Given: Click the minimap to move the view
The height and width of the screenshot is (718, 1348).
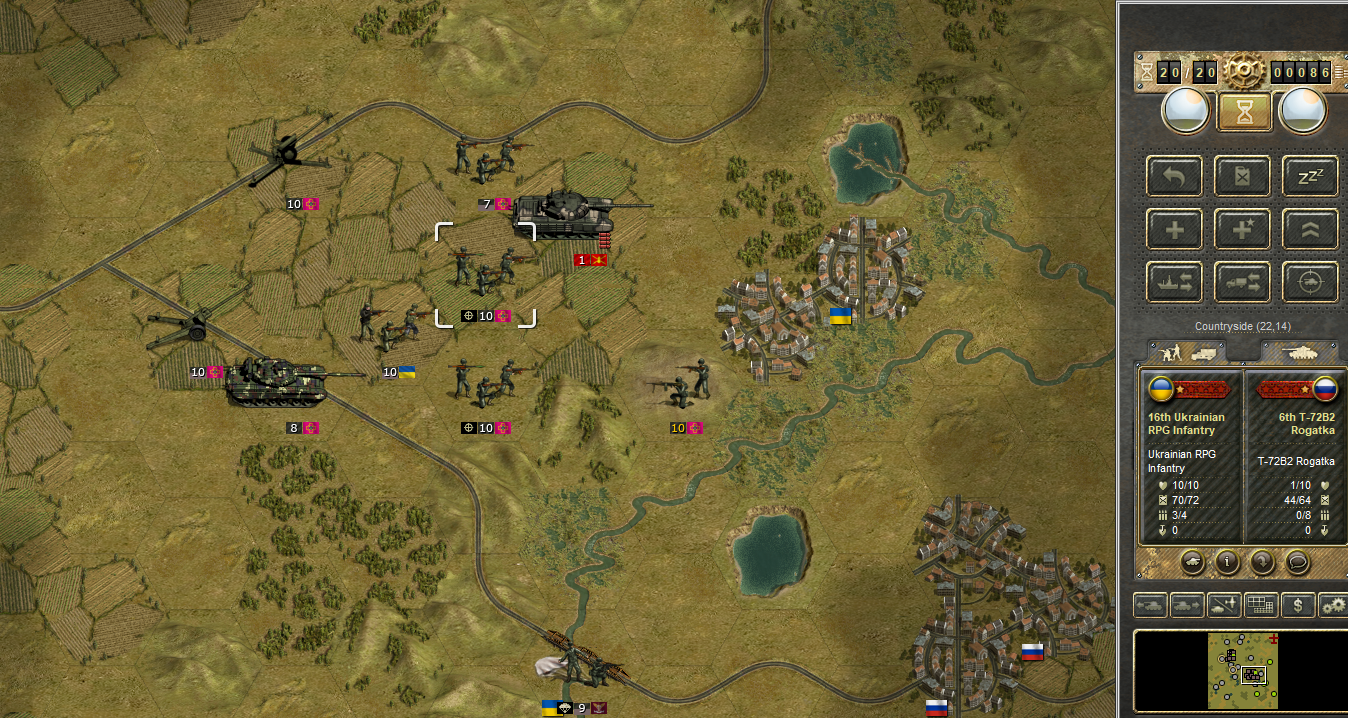Looking at the screenshot, I should click(x=1242, y=670).
